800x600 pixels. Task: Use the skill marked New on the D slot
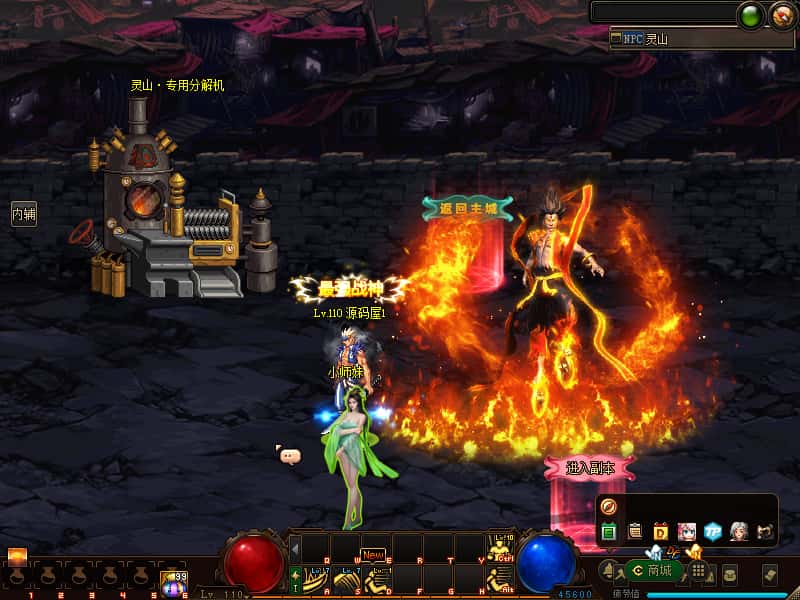click(376, 578)
